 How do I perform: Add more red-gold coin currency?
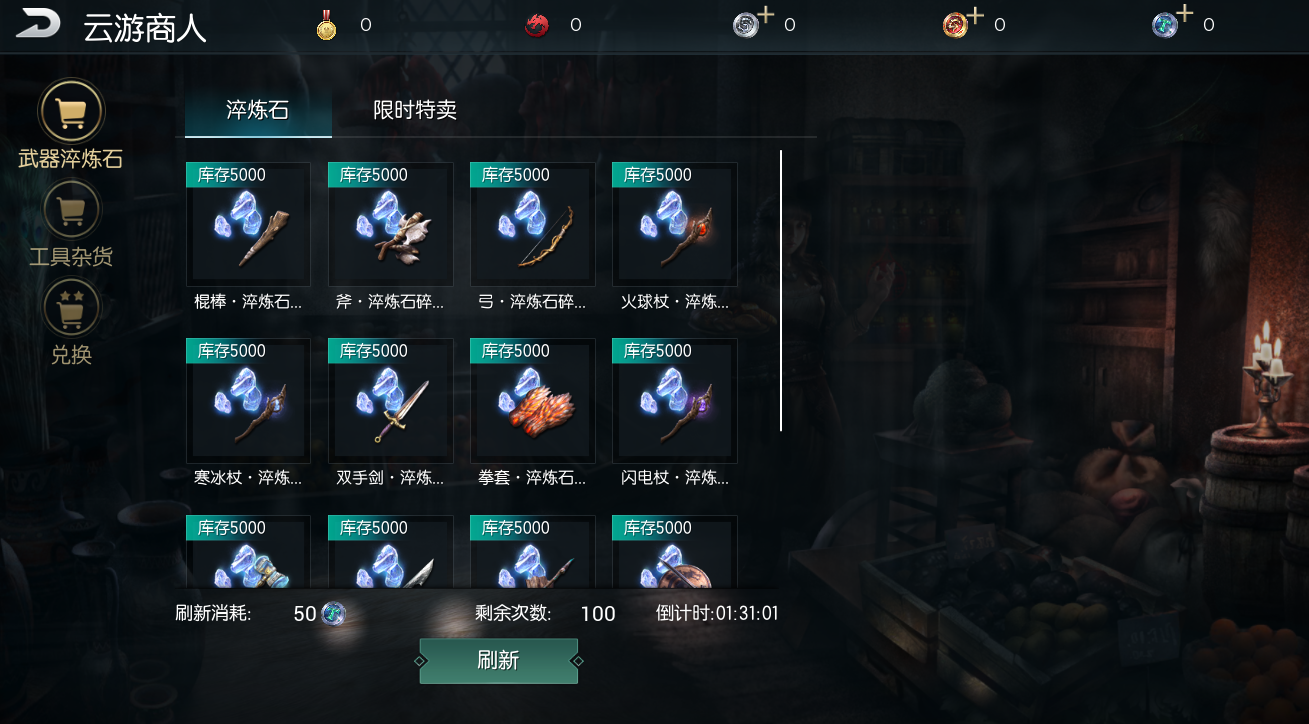coord(975,16)
